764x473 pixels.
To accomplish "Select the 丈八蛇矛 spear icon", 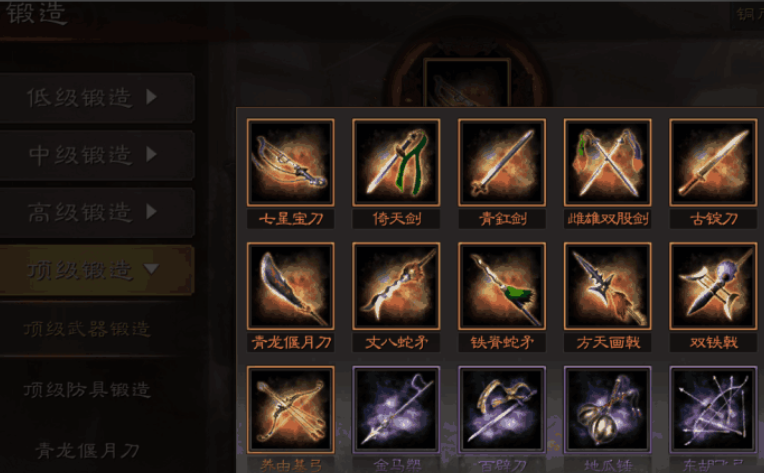I will coord(396,286).
